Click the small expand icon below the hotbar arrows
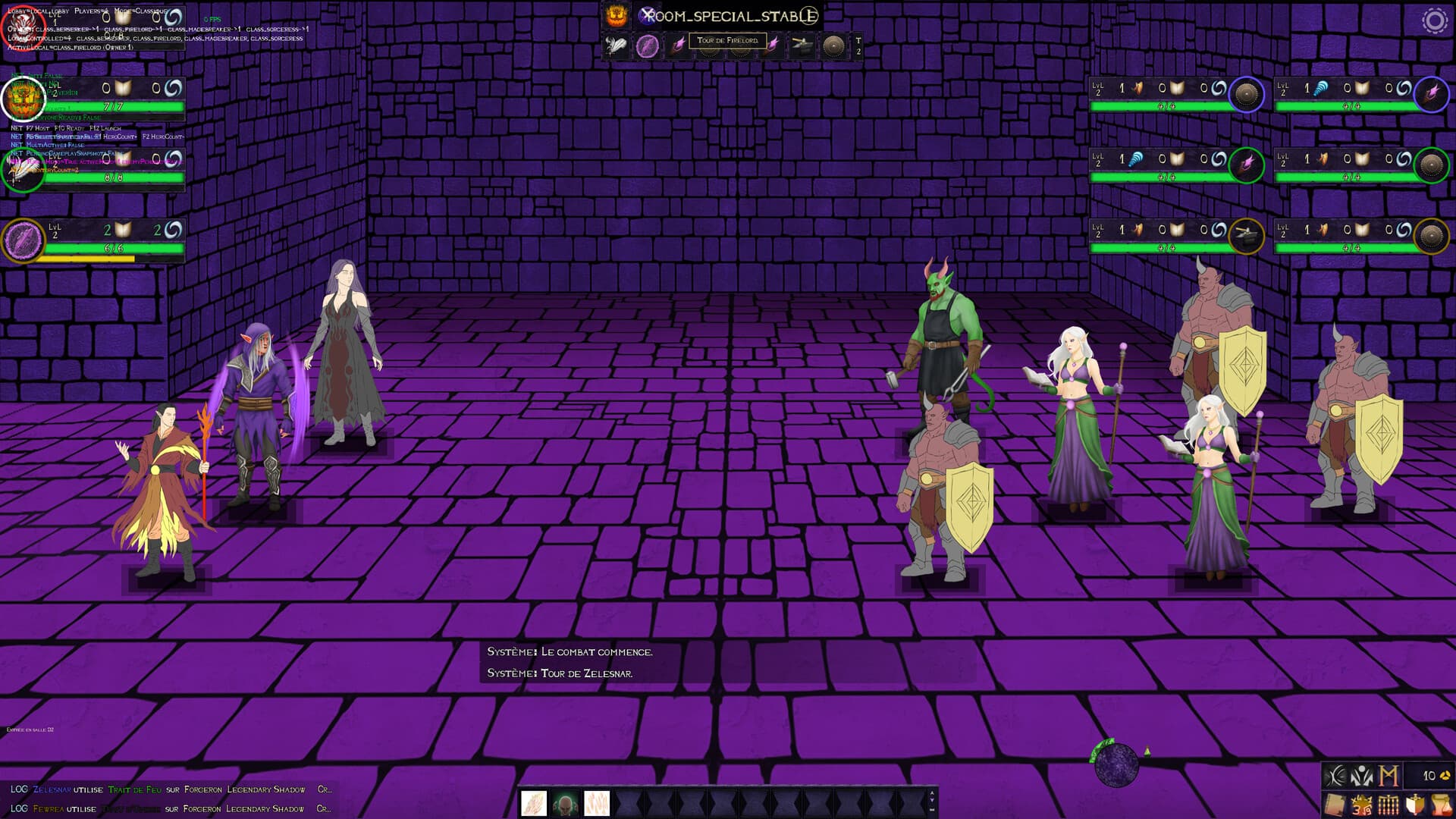This screenshot has height=819, width=1456. (931, 810)
